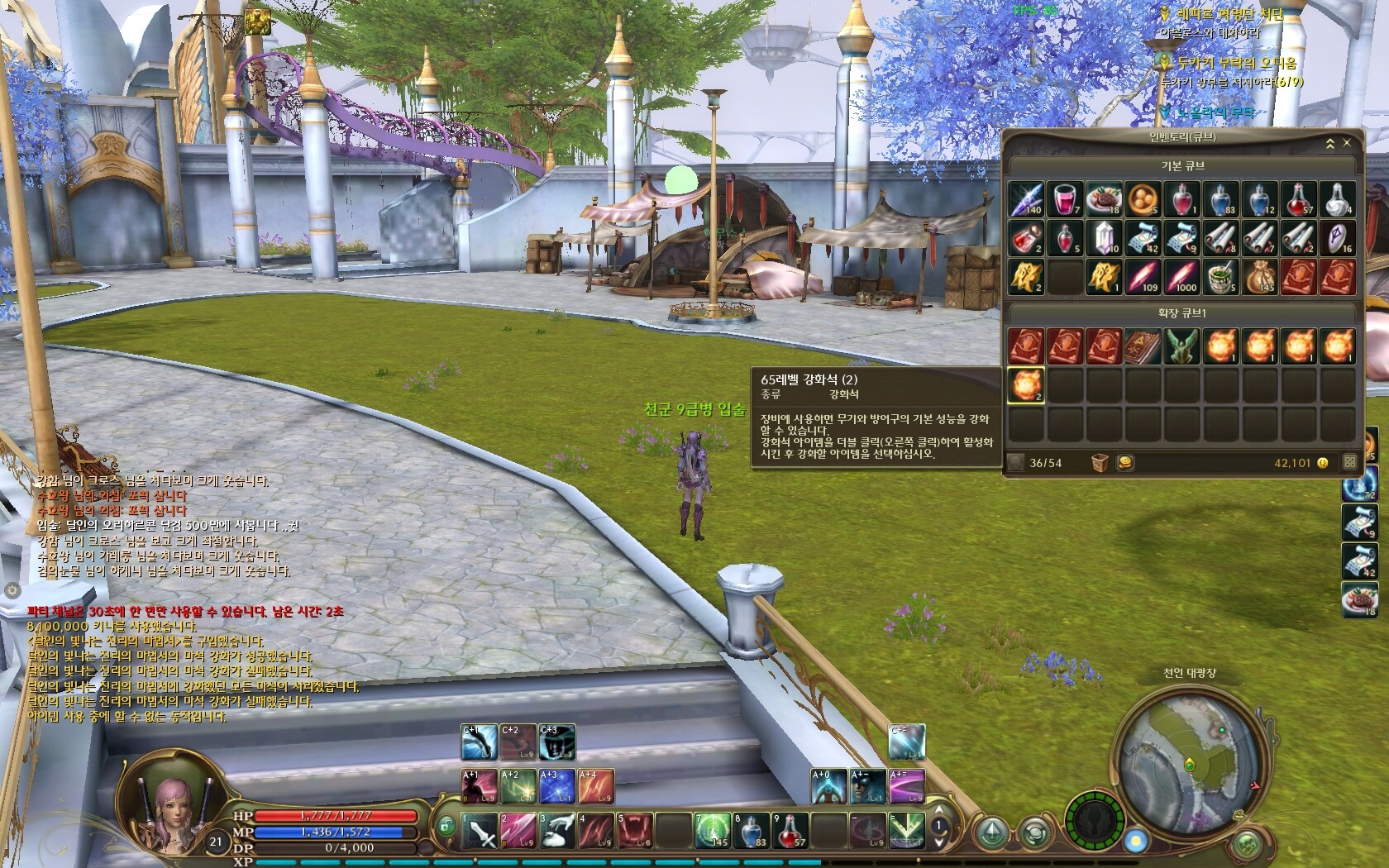Image resolution: width=1389 pixels, height=868 pixels.
Task: Use the blue mana potion in hotbar slot 8
Action: pos(751,831)
